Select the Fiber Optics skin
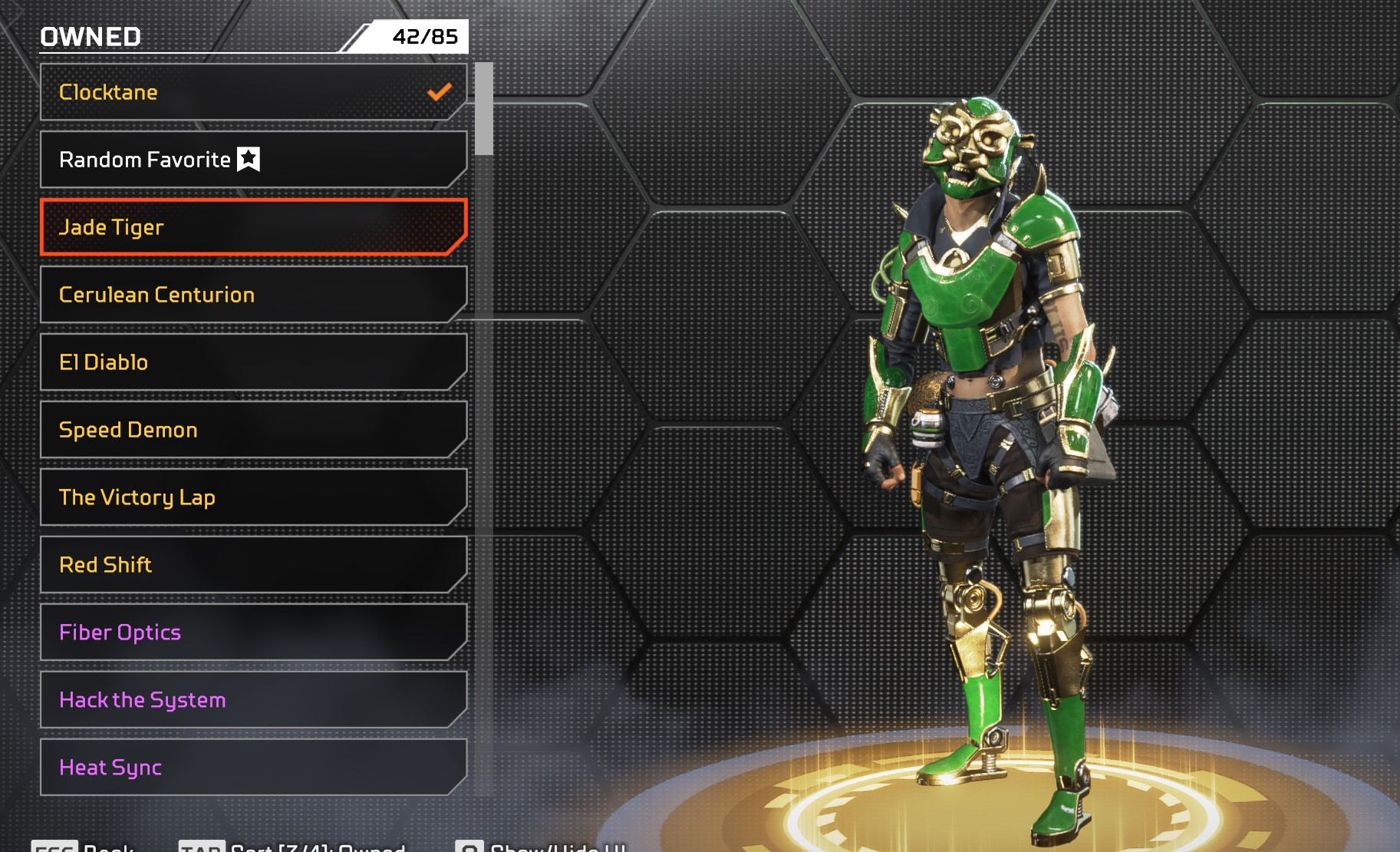The height and width of the screenshot is (852, 1400). click(x=253, y=632)
